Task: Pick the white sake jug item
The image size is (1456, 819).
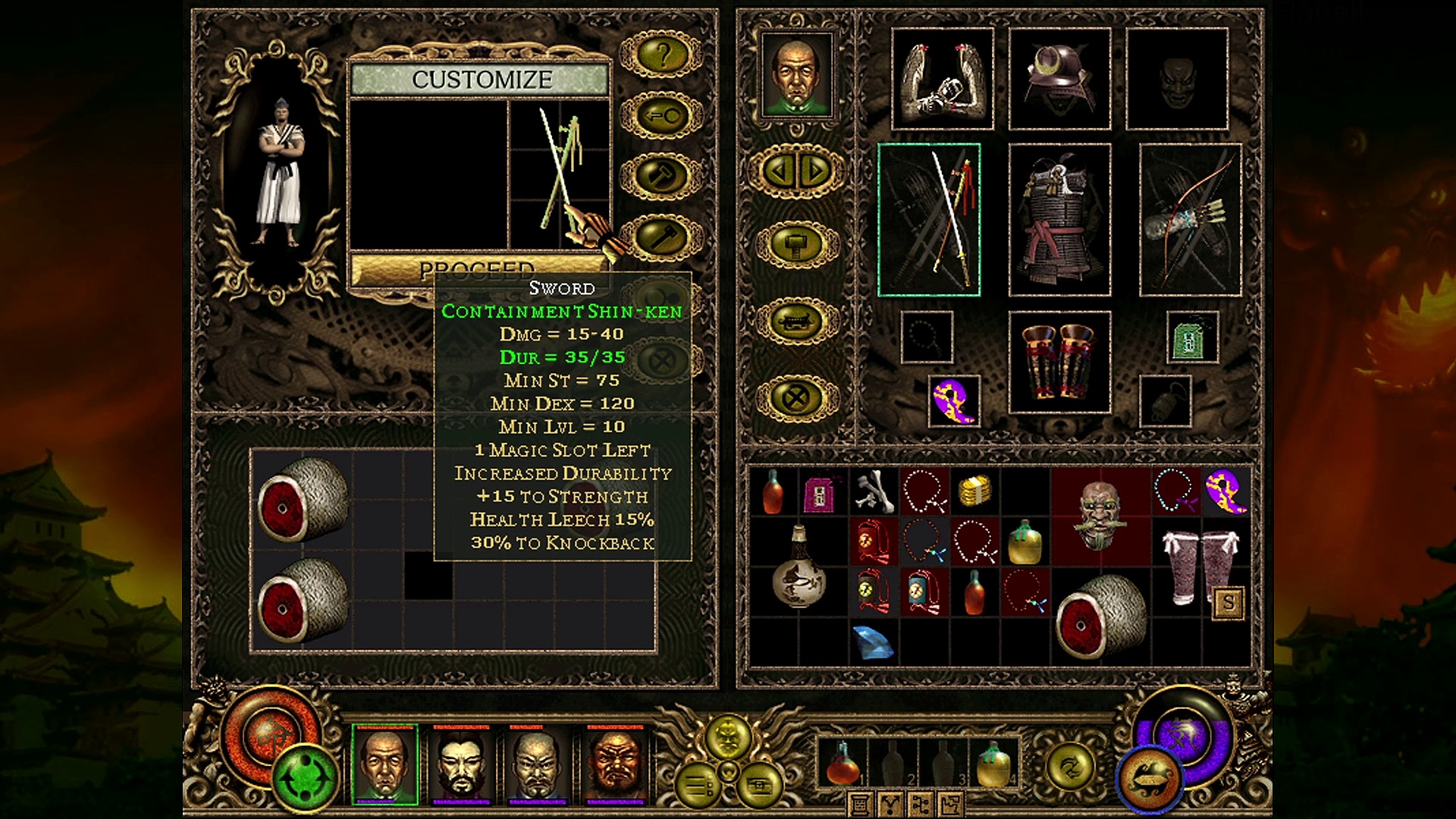Action: pyautogui.click(x=798, y=567)
